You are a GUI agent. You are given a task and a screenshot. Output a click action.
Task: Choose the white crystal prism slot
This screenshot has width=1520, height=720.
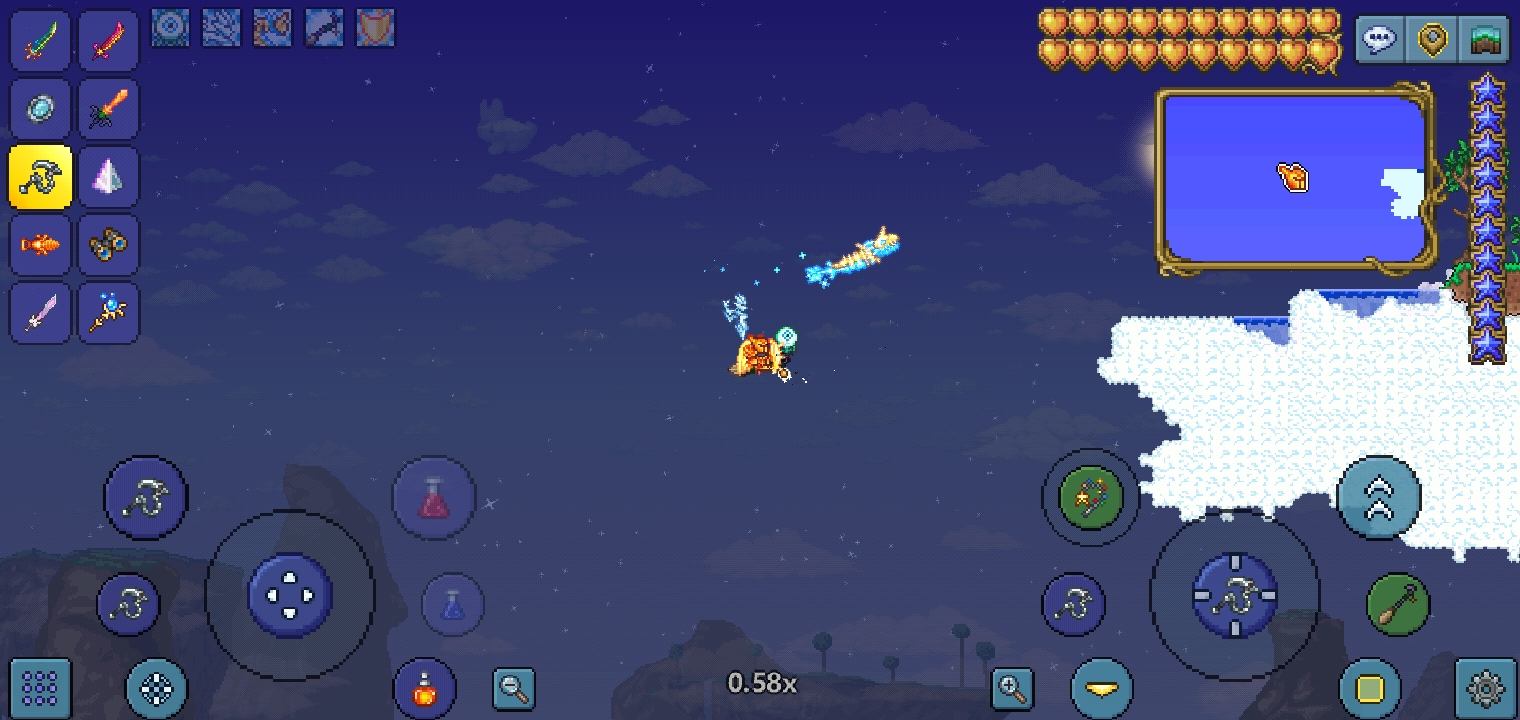tap(109, 177)
